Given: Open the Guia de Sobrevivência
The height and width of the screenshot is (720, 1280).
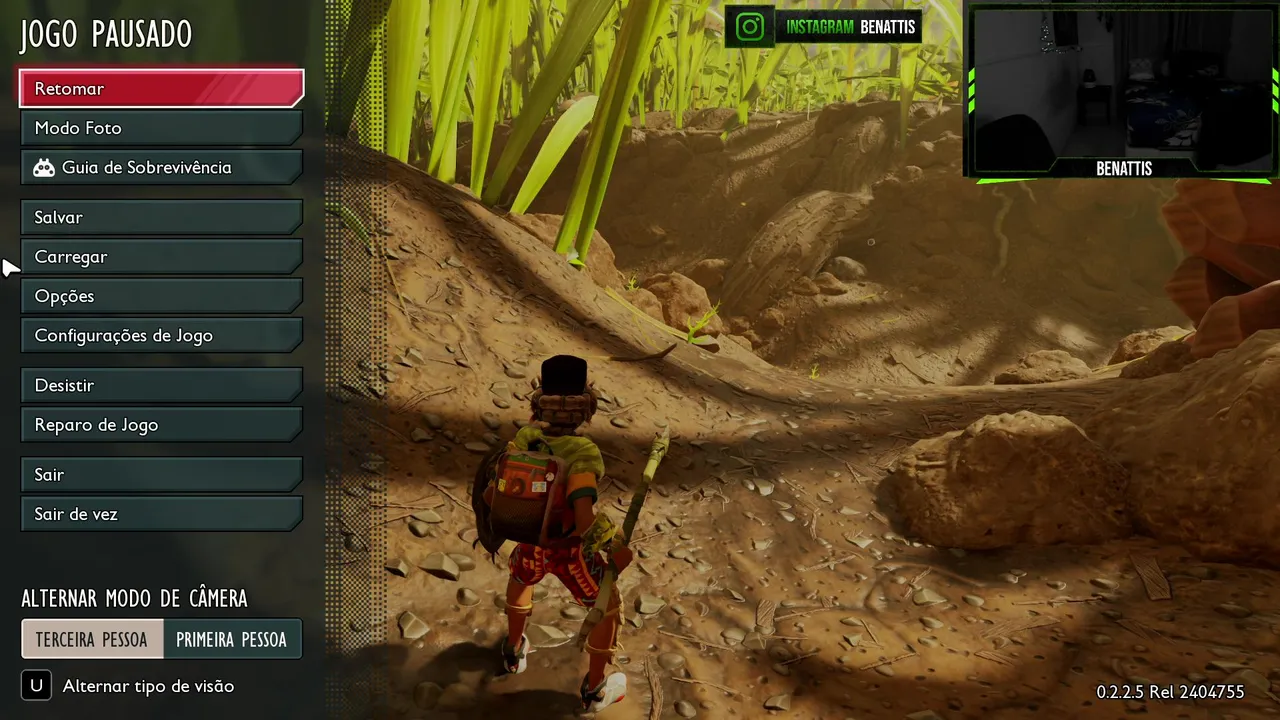Looking at the screenshot, I should [x=161, y=168].
